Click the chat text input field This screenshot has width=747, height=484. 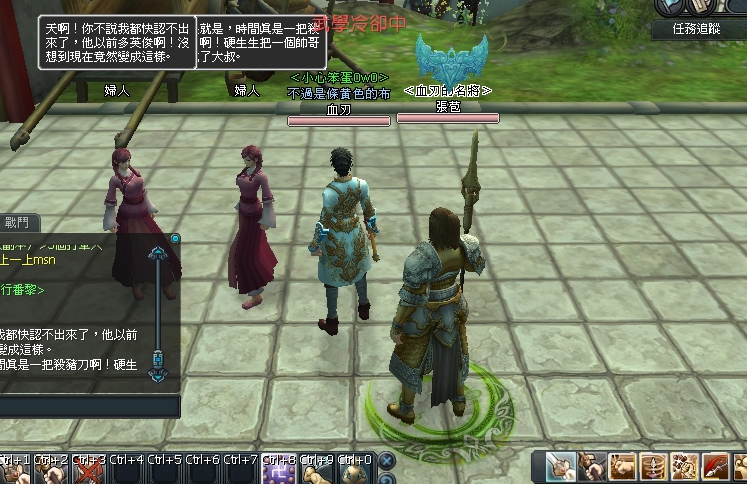click(88, 406)
